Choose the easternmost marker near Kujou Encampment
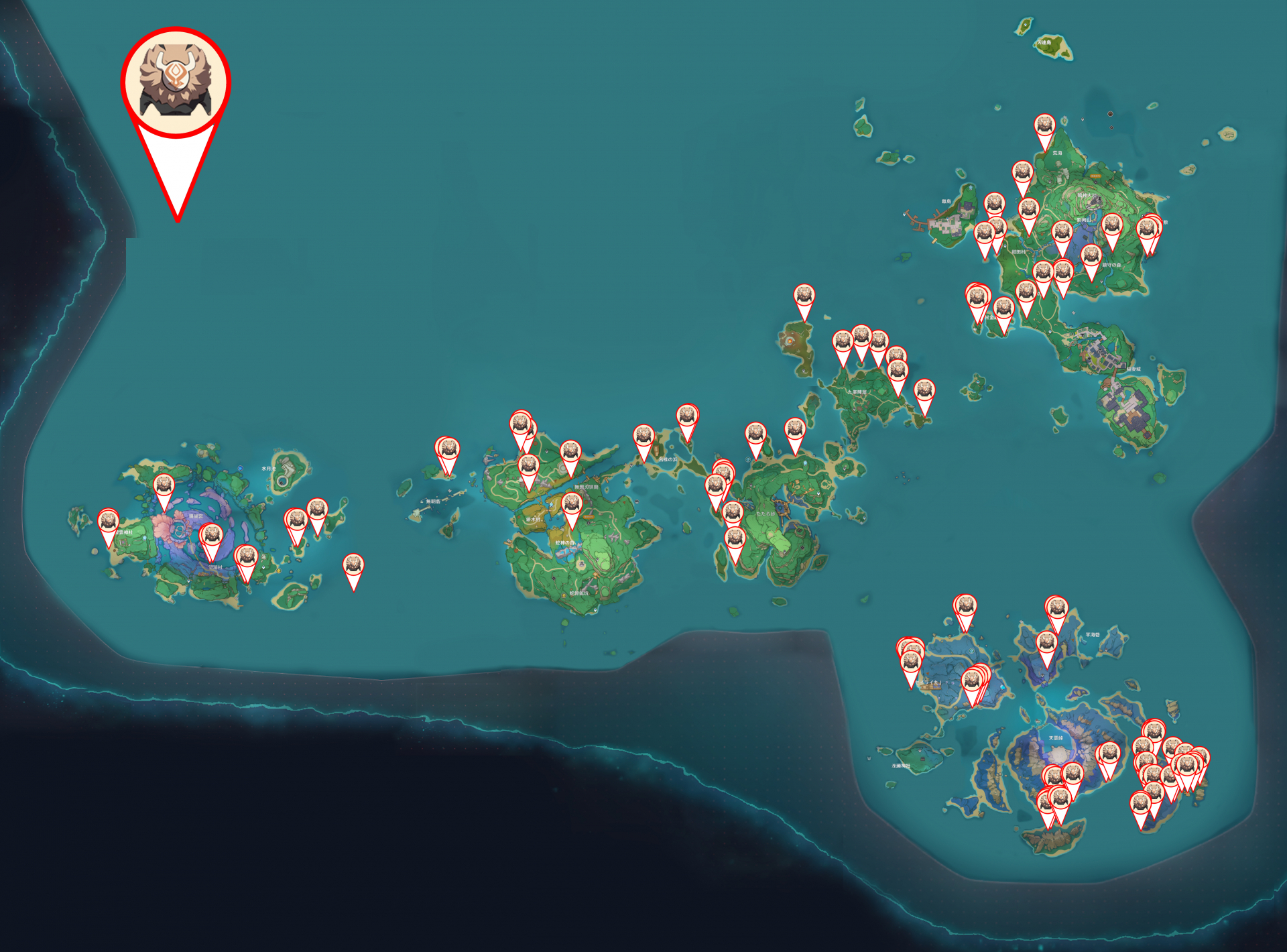The width and height of the screenshot is (1287, 952). point(924,391)
